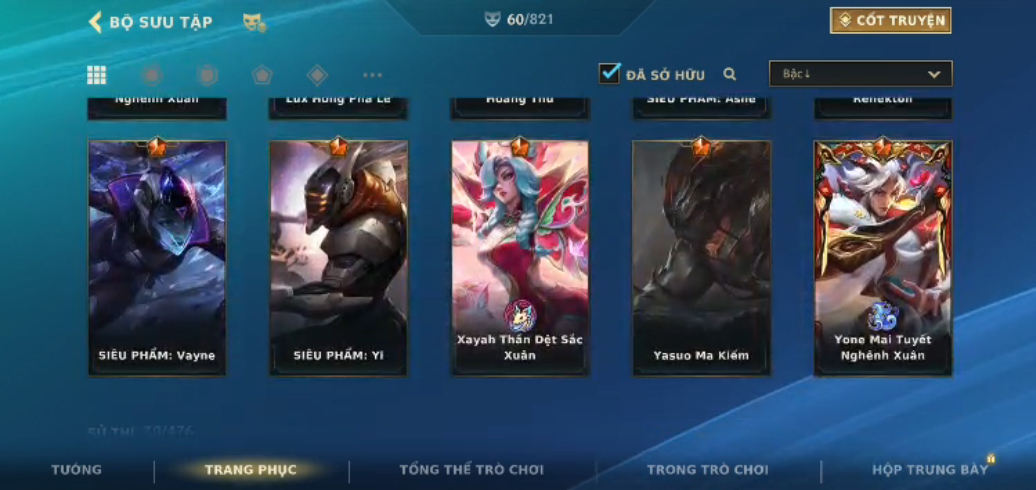Switch to the Tướng tab
The height and width of the screenshot is (490, 1036).
point(77,470)
